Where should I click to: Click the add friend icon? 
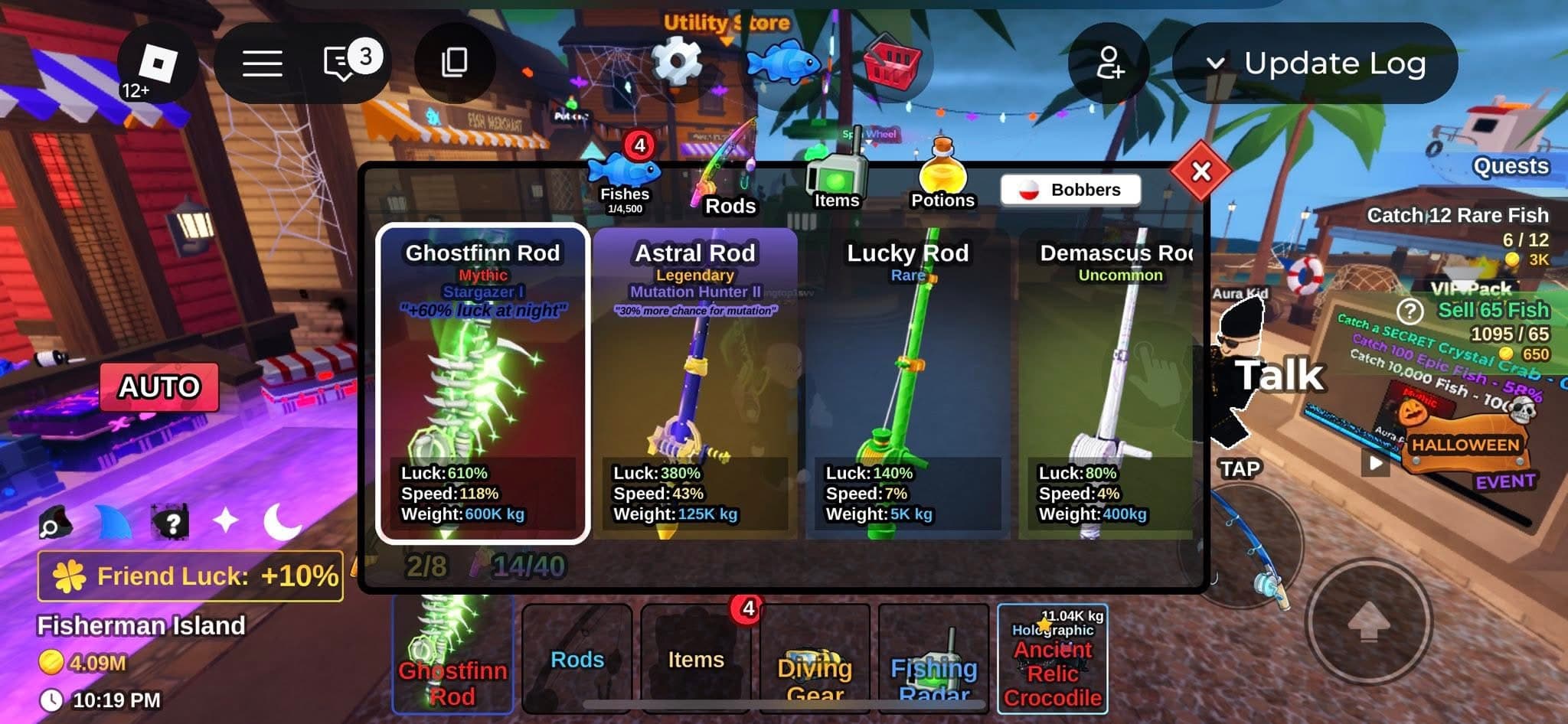(x=1109, y=64)
